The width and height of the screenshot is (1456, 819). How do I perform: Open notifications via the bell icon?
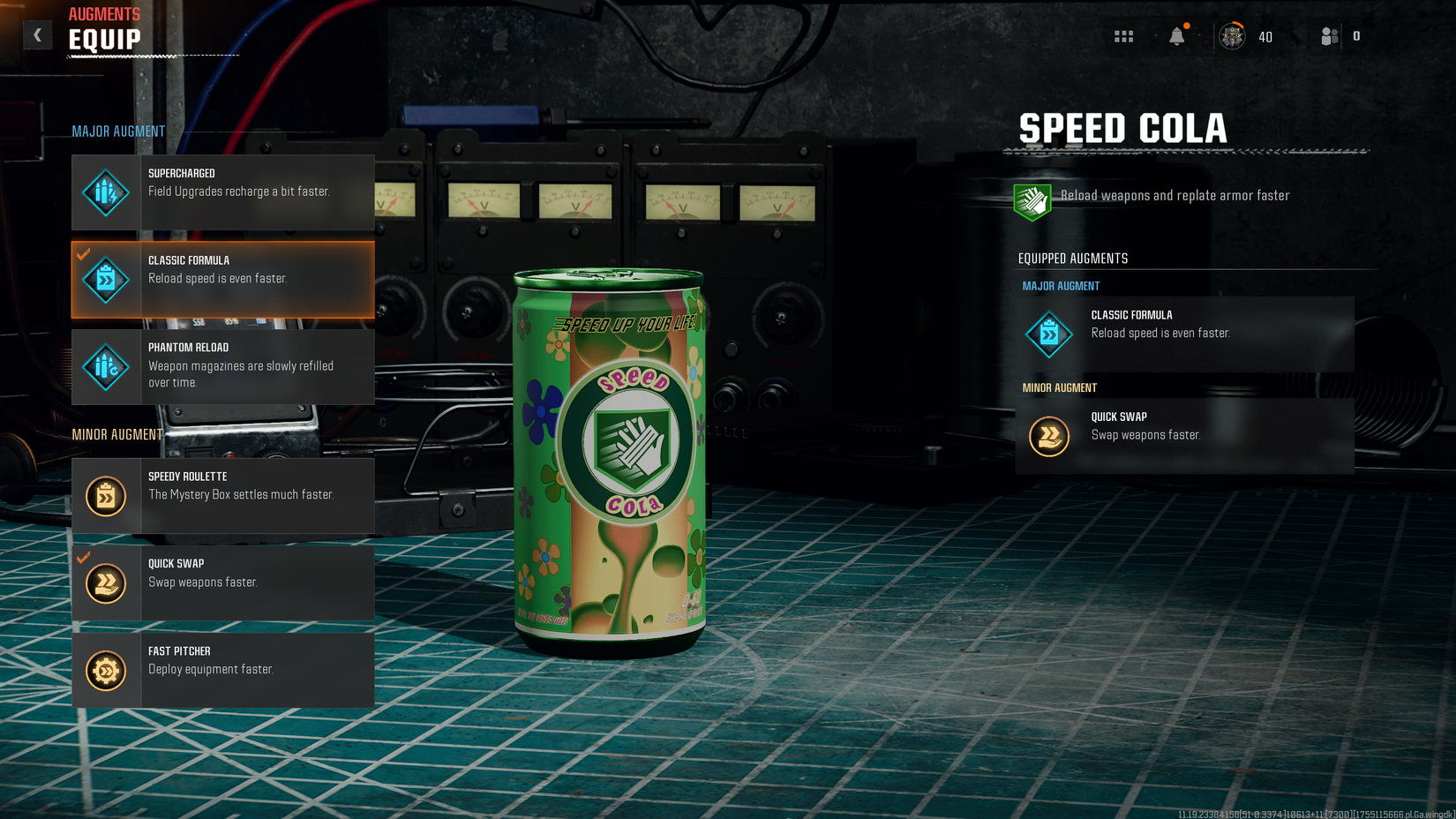pyautogui.click(x=1177, y=36)
